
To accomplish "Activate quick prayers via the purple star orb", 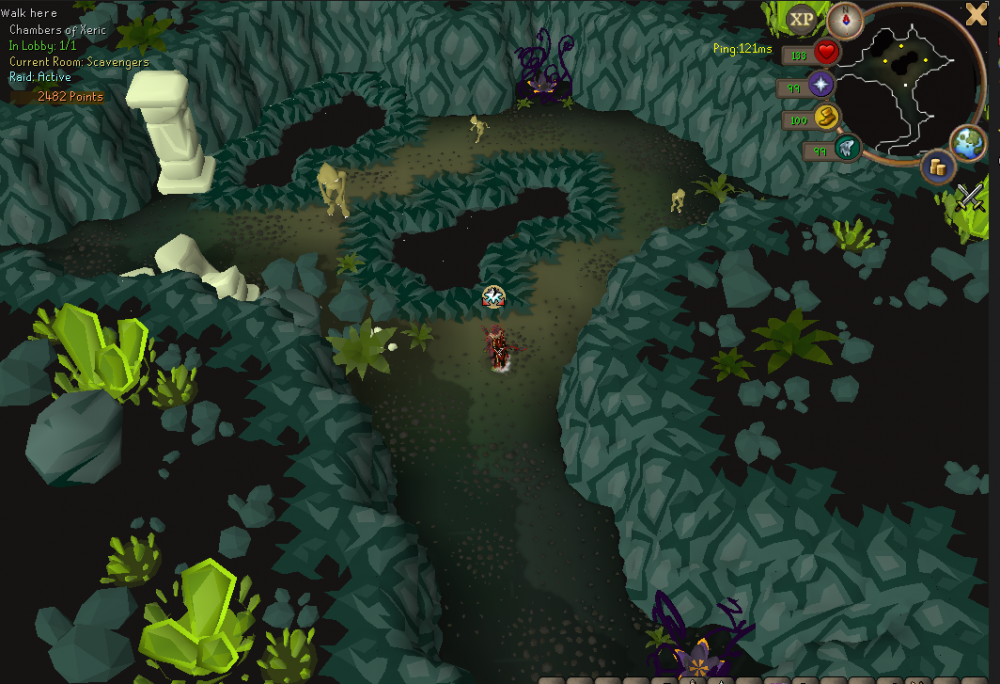I will (822, 85).
